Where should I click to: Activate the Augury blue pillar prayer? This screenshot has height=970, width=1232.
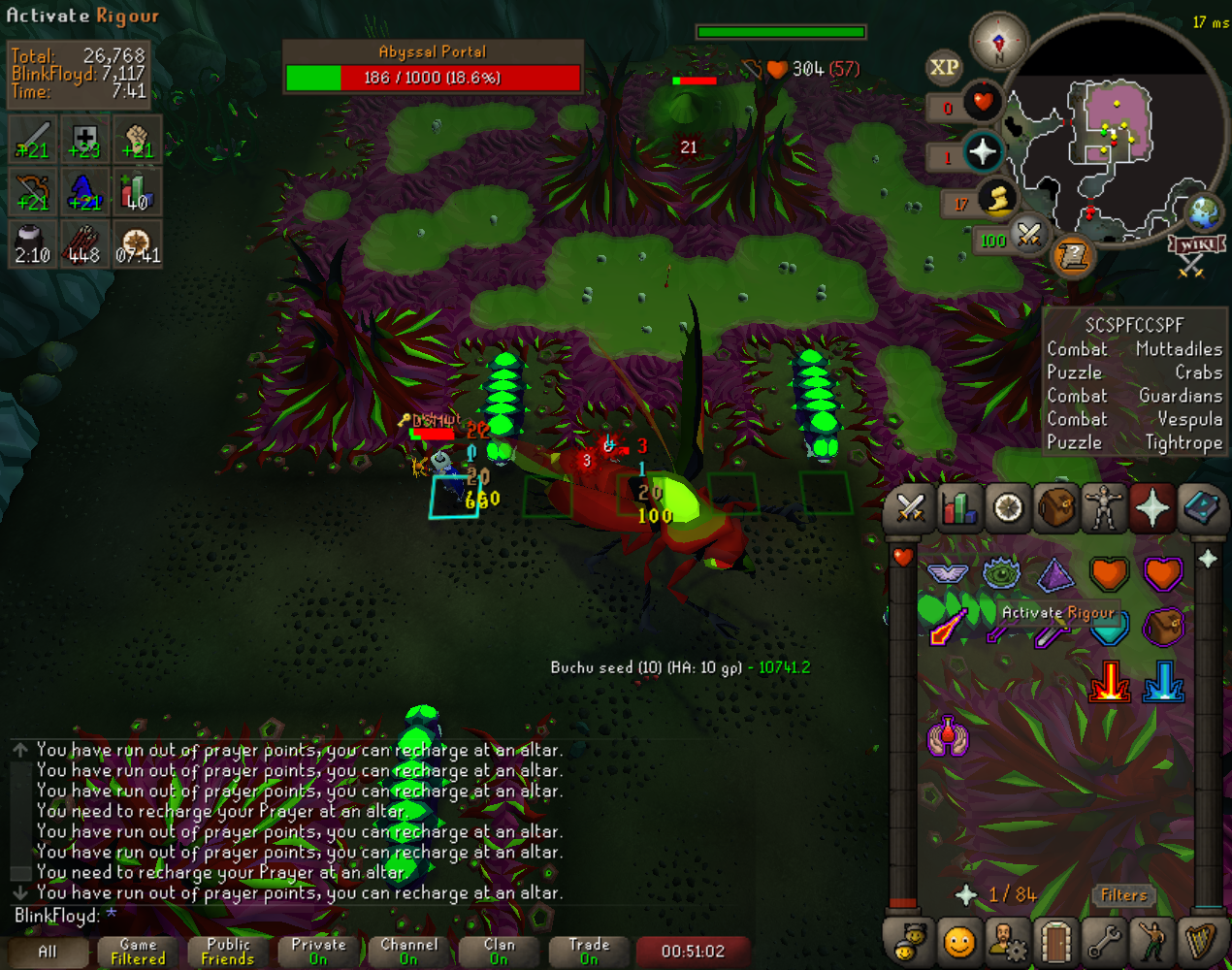click(x=1163, y=681)
